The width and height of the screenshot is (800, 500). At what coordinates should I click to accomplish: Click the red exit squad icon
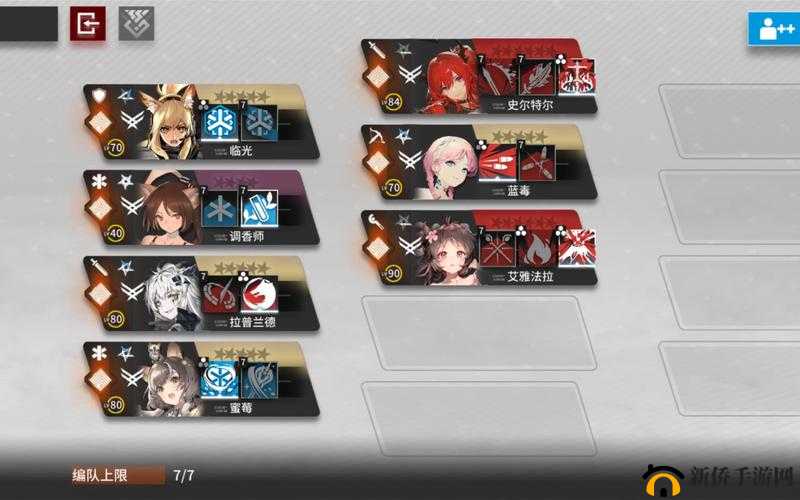click(87, 23)
